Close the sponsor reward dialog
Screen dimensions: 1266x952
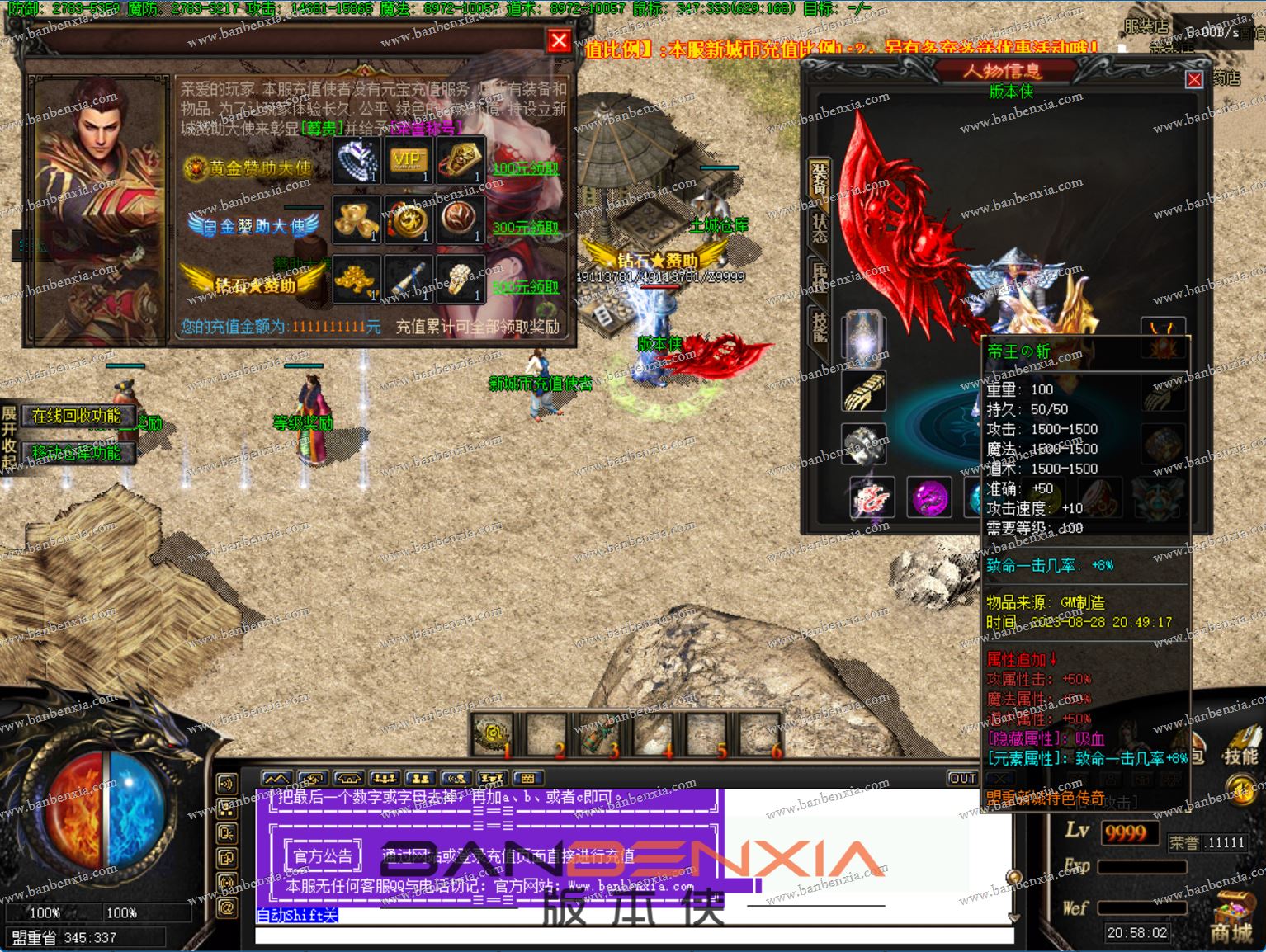(x=559, y=40)
